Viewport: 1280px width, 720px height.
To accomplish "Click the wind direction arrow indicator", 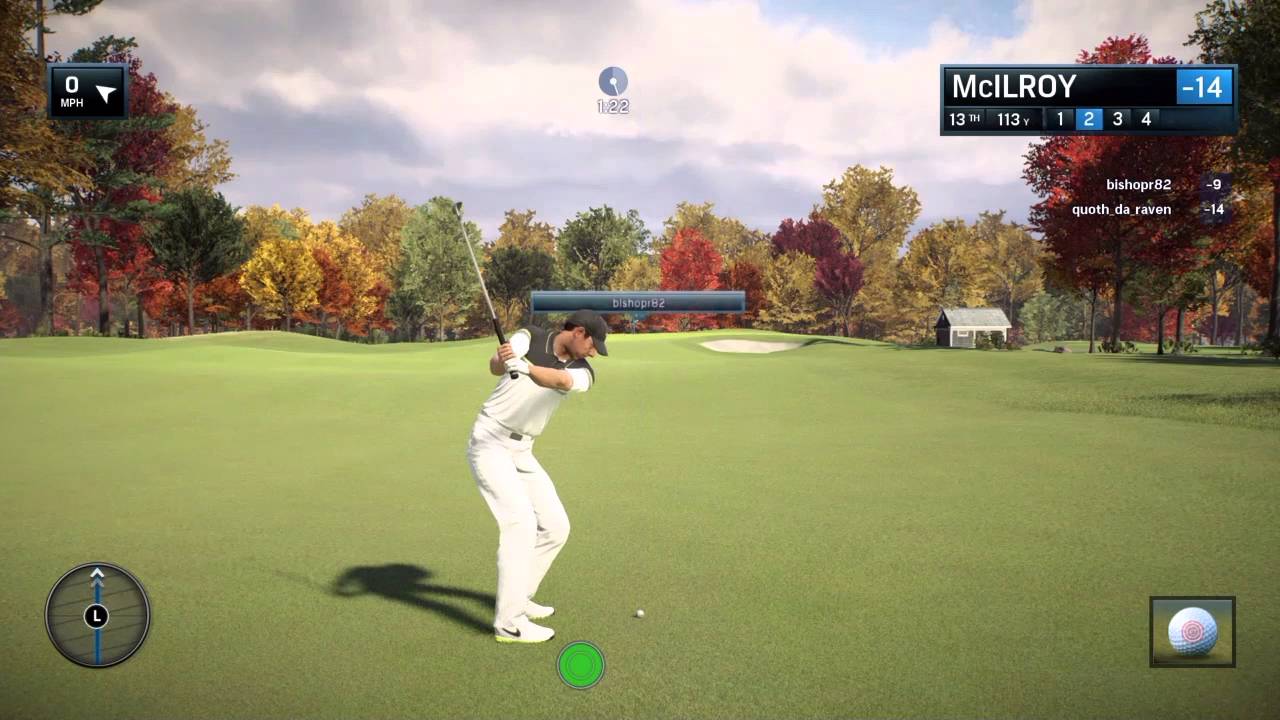I will (105, 94).
